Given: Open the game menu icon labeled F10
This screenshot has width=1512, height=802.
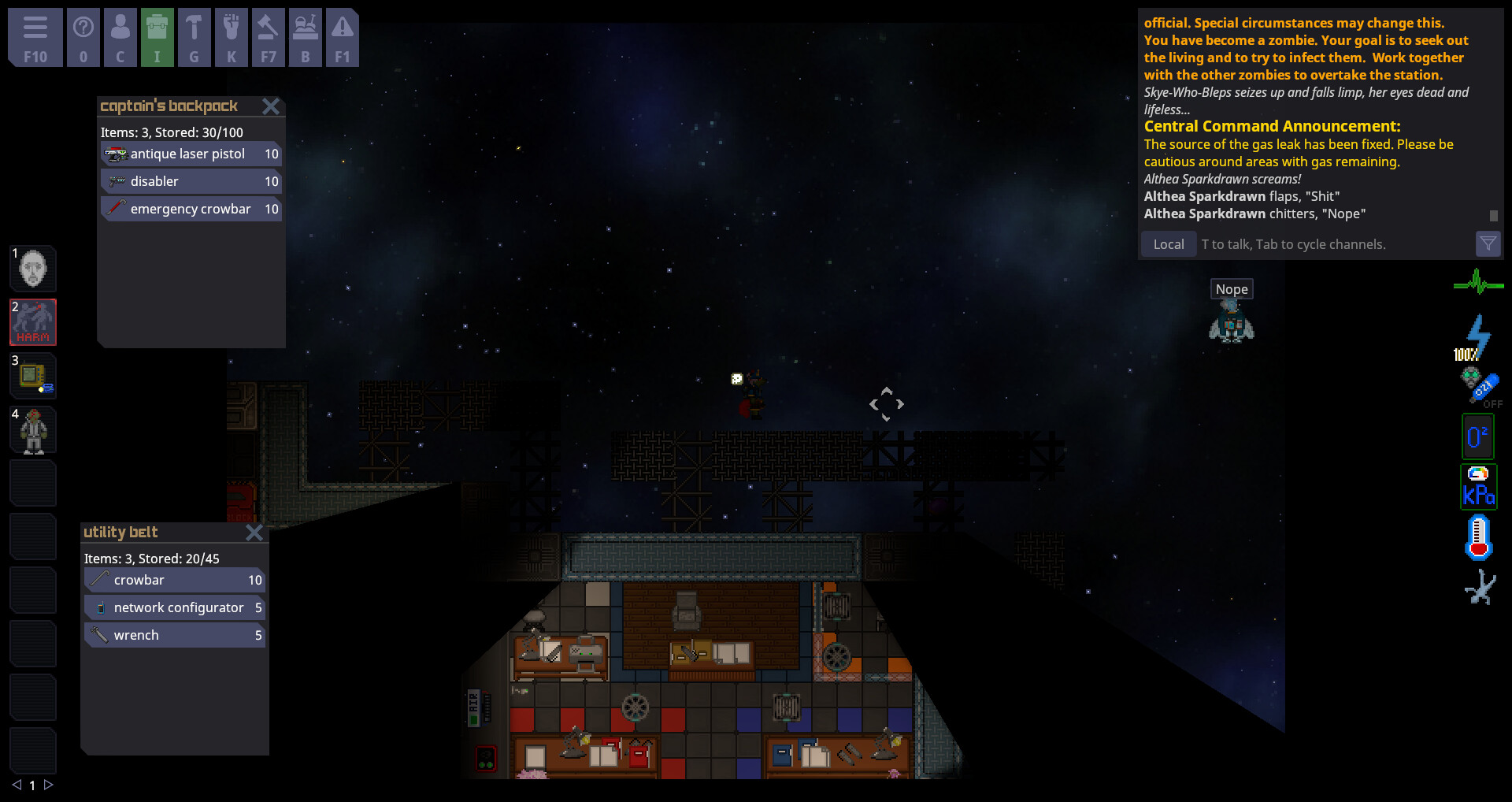Looking at the screenshot, I should [35, 37].
